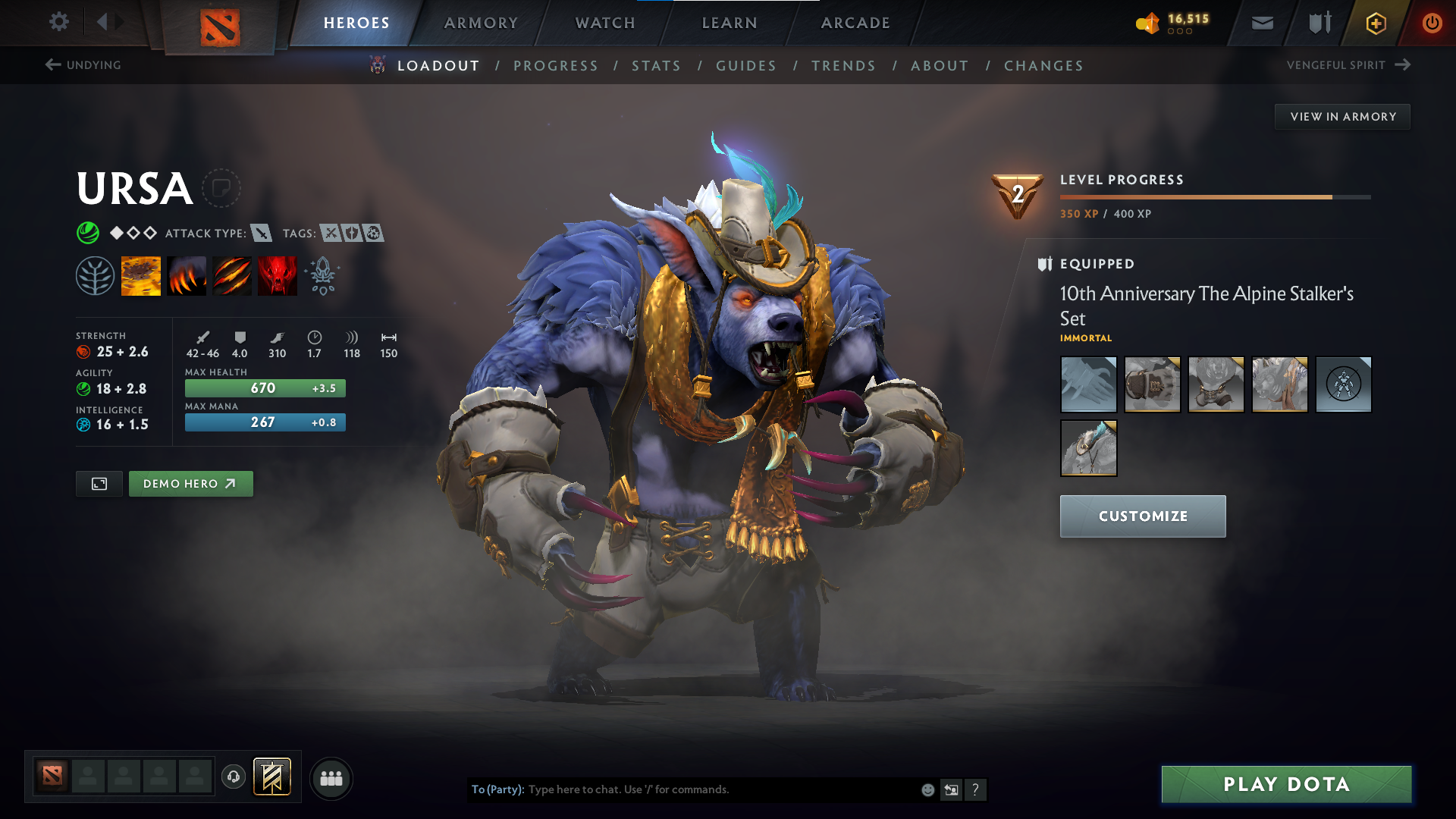This screenshot has width=1456, height=819.
Task: Click the Ursa talent tree icon
Action: (x=96, y=275)
